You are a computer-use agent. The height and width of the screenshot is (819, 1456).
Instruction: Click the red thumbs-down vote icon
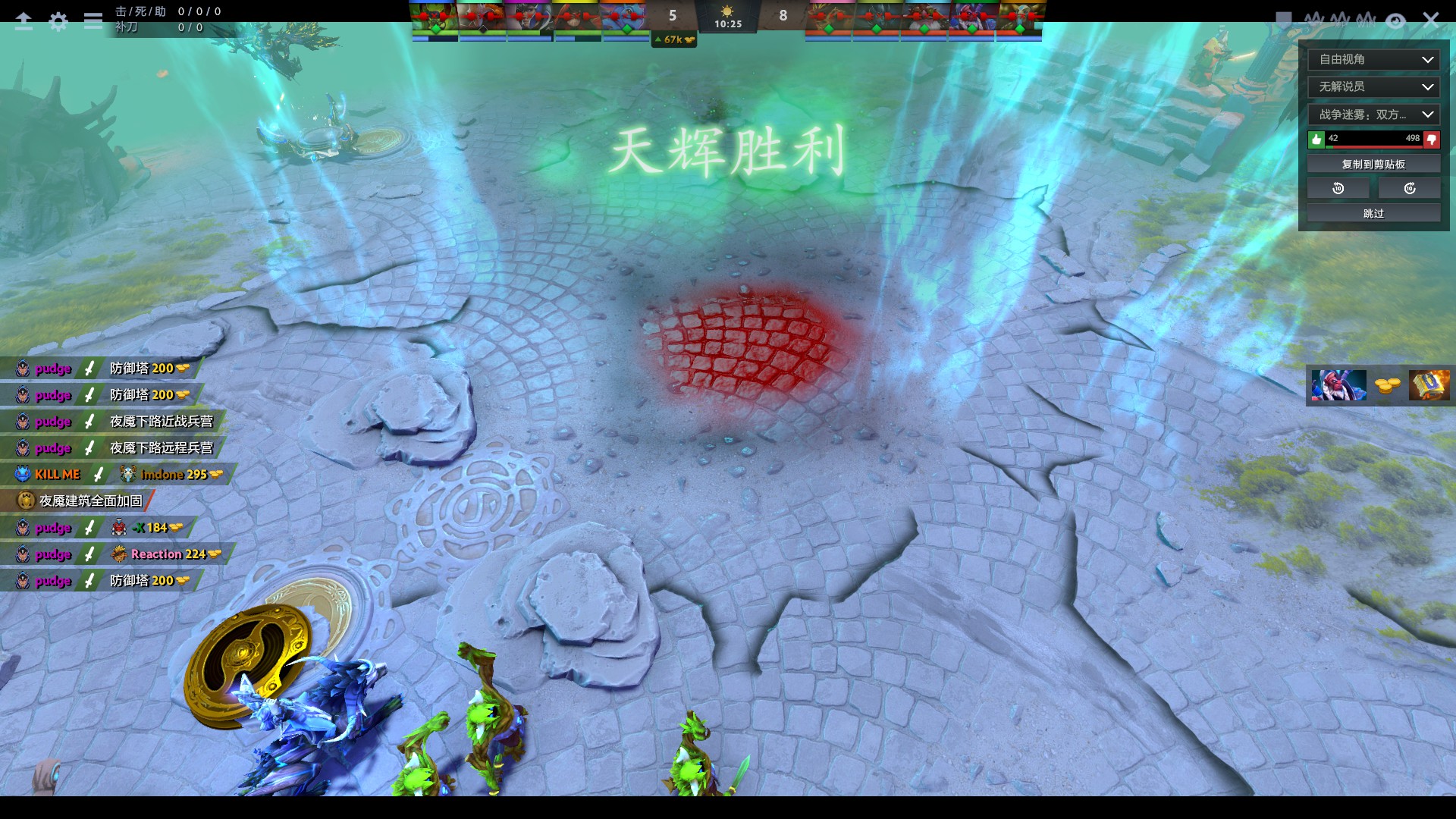coord(1430,139)
